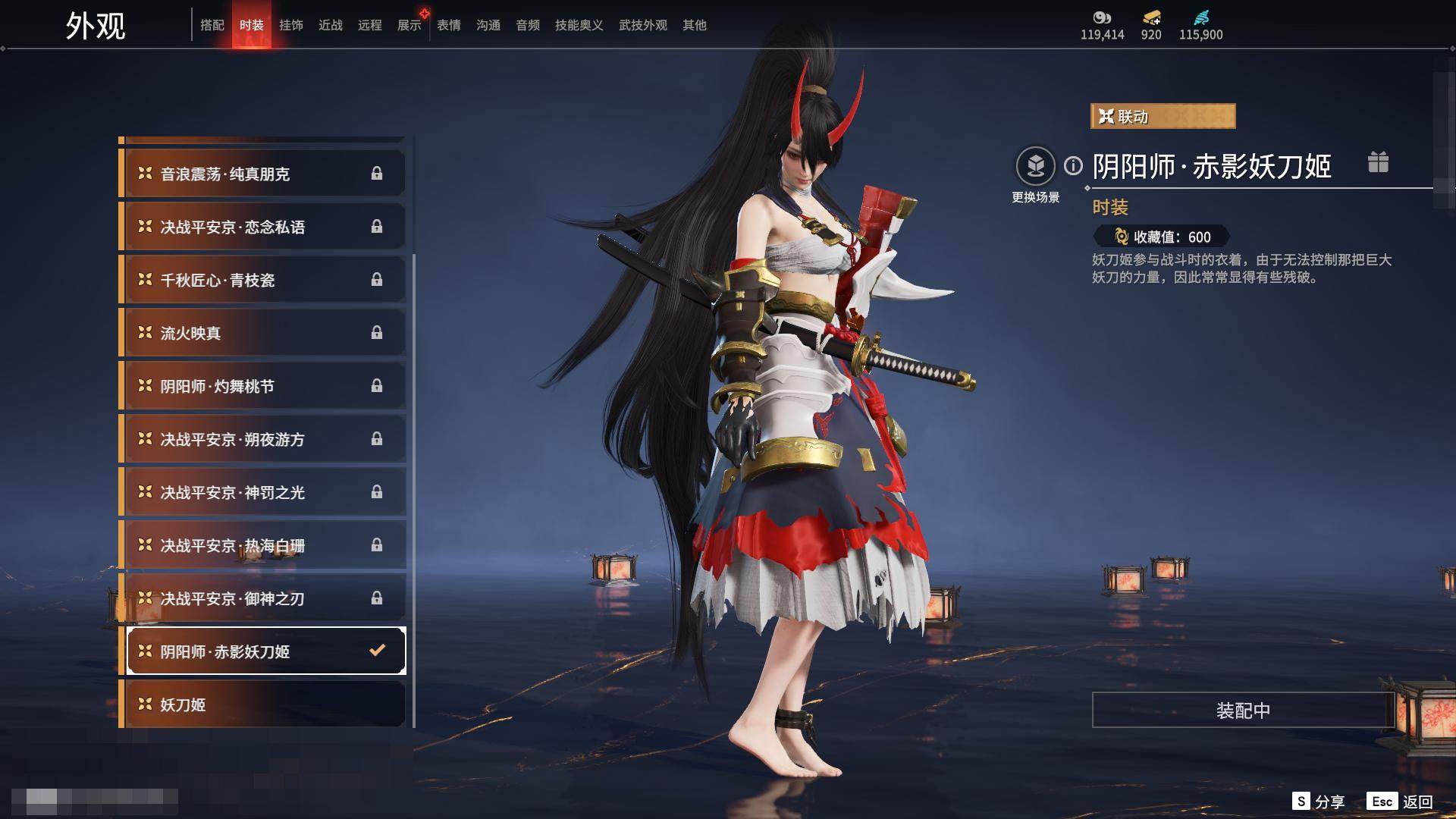Switch to the 表情 tab
The width and height of the screenshot is (1456, 819).
click(449, 26)
